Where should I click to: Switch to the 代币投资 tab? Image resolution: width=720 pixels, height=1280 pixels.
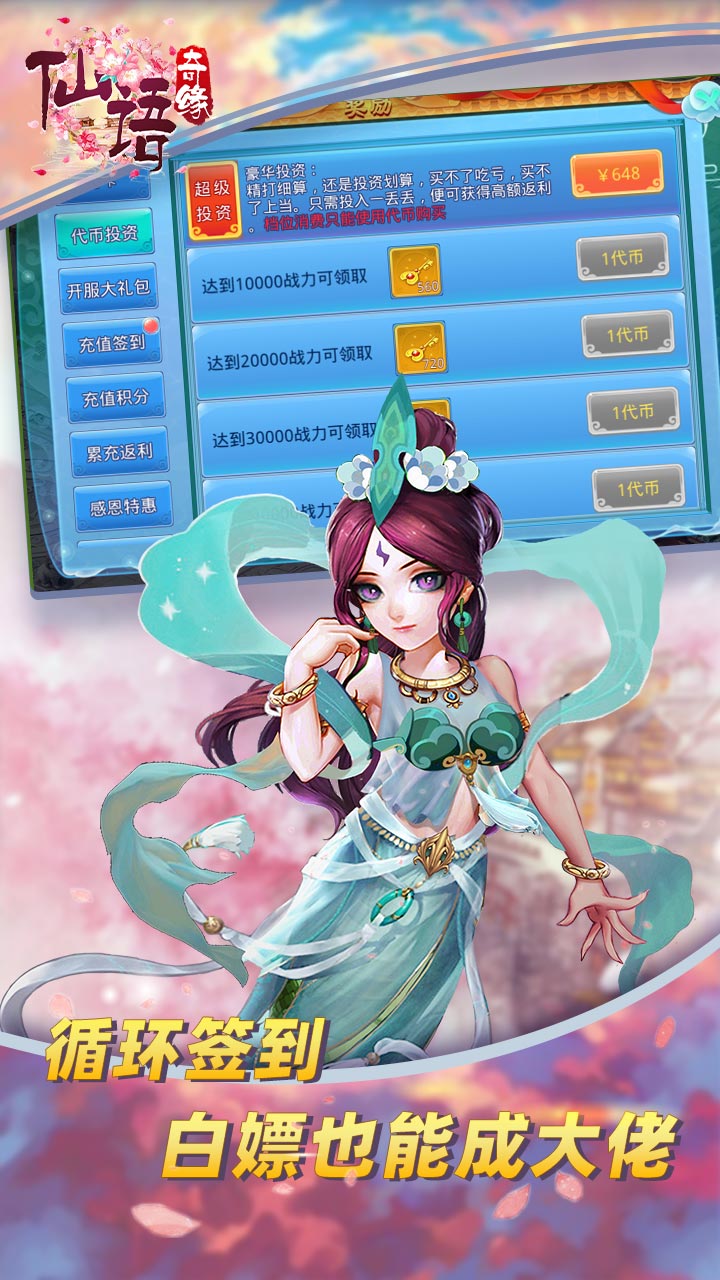coord(104,234)
